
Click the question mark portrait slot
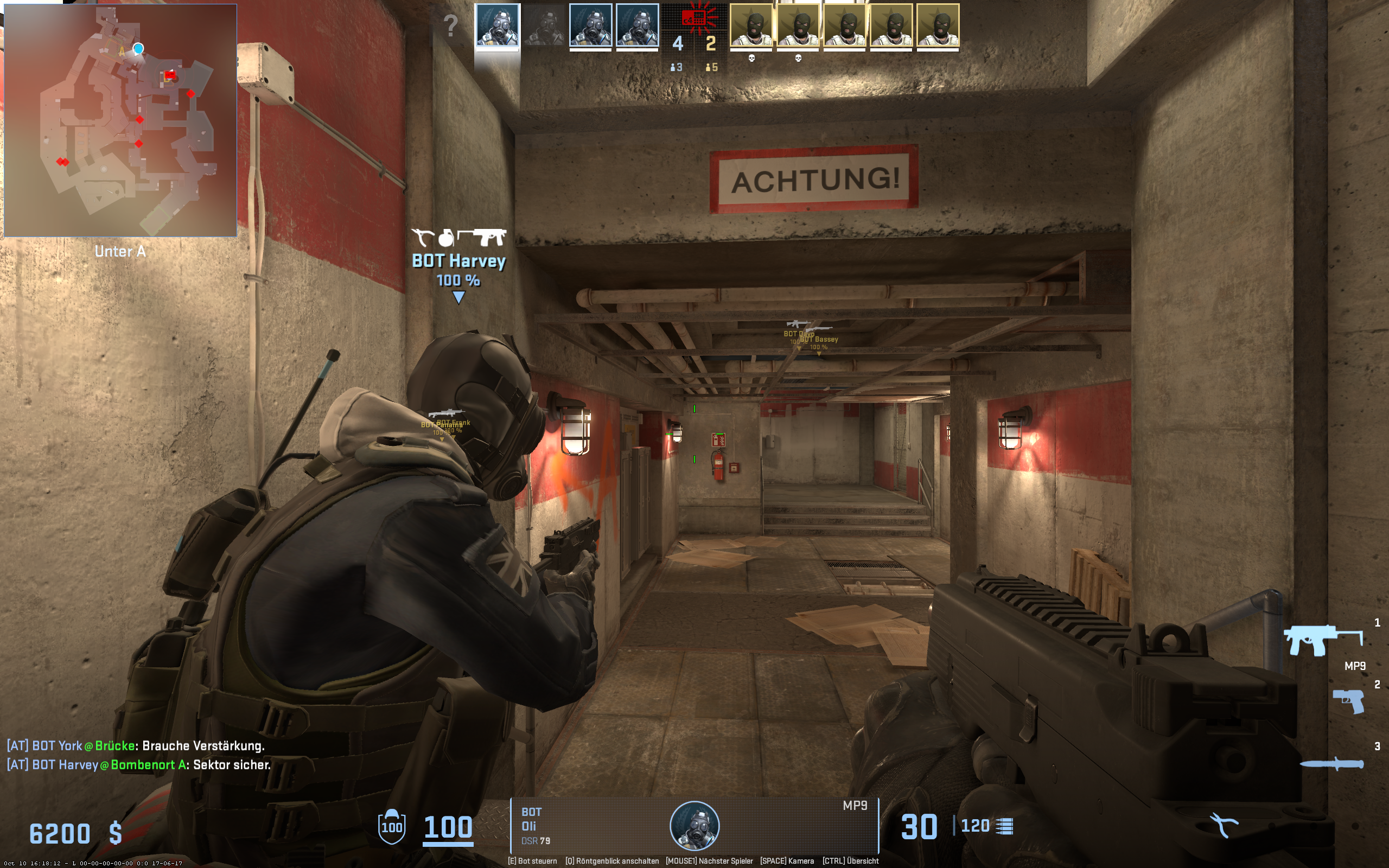click(451, 26)
